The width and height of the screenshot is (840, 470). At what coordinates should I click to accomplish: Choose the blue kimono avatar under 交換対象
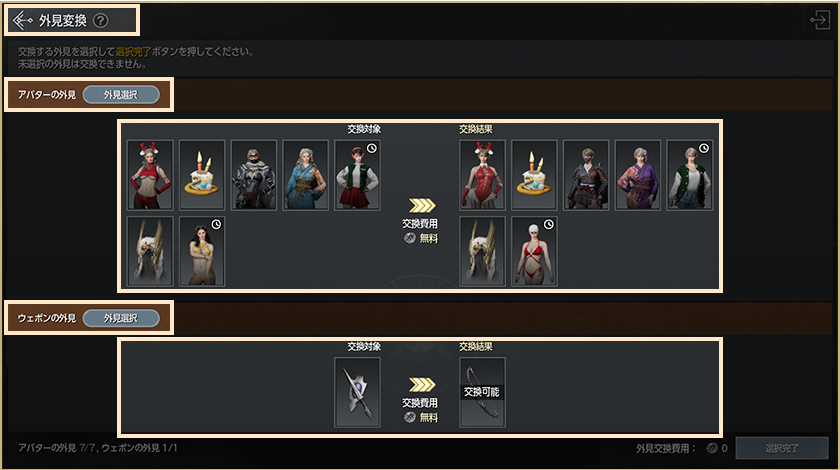[306, 174]
